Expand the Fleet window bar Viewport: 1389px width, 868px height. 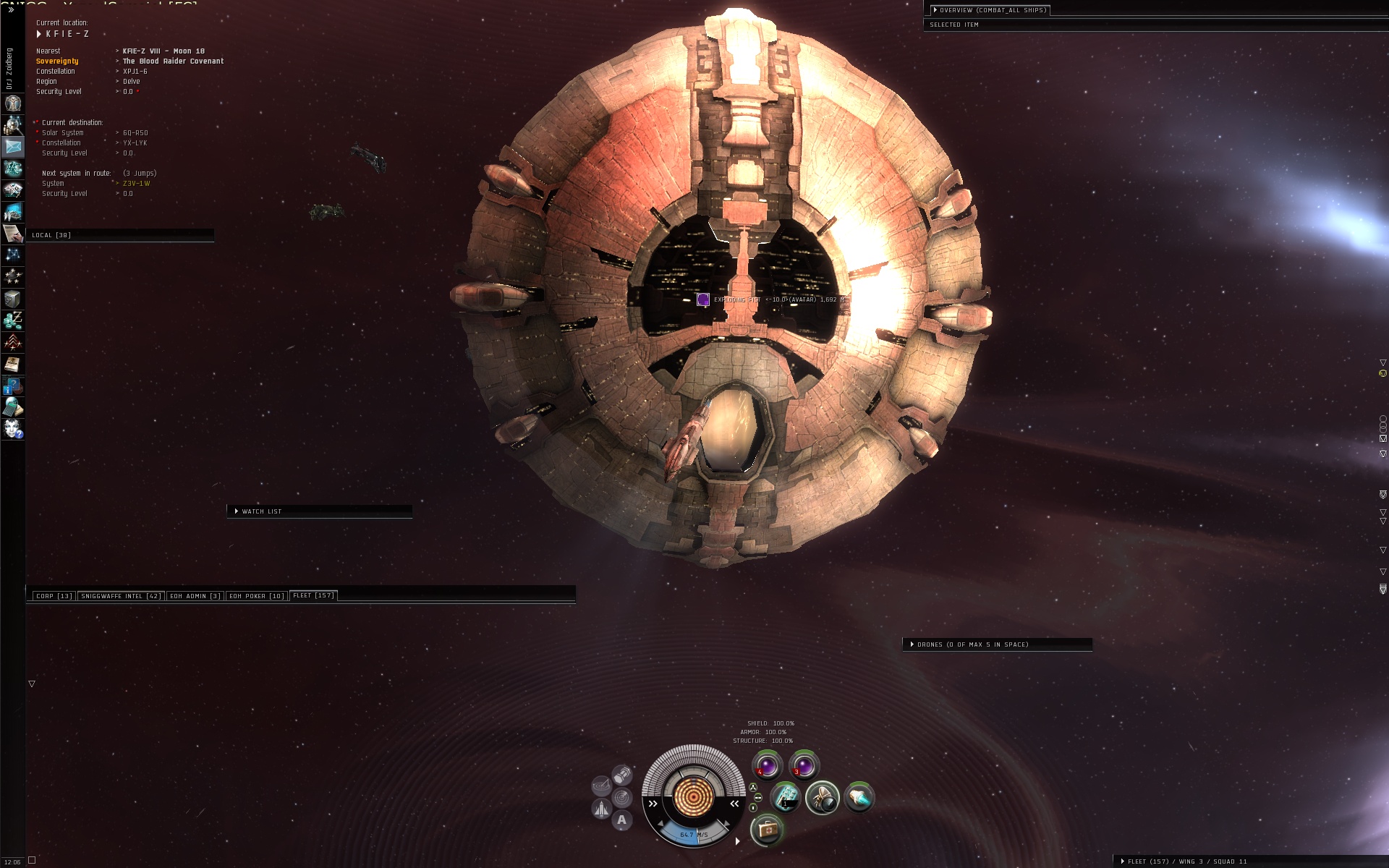coord(1123,861)
